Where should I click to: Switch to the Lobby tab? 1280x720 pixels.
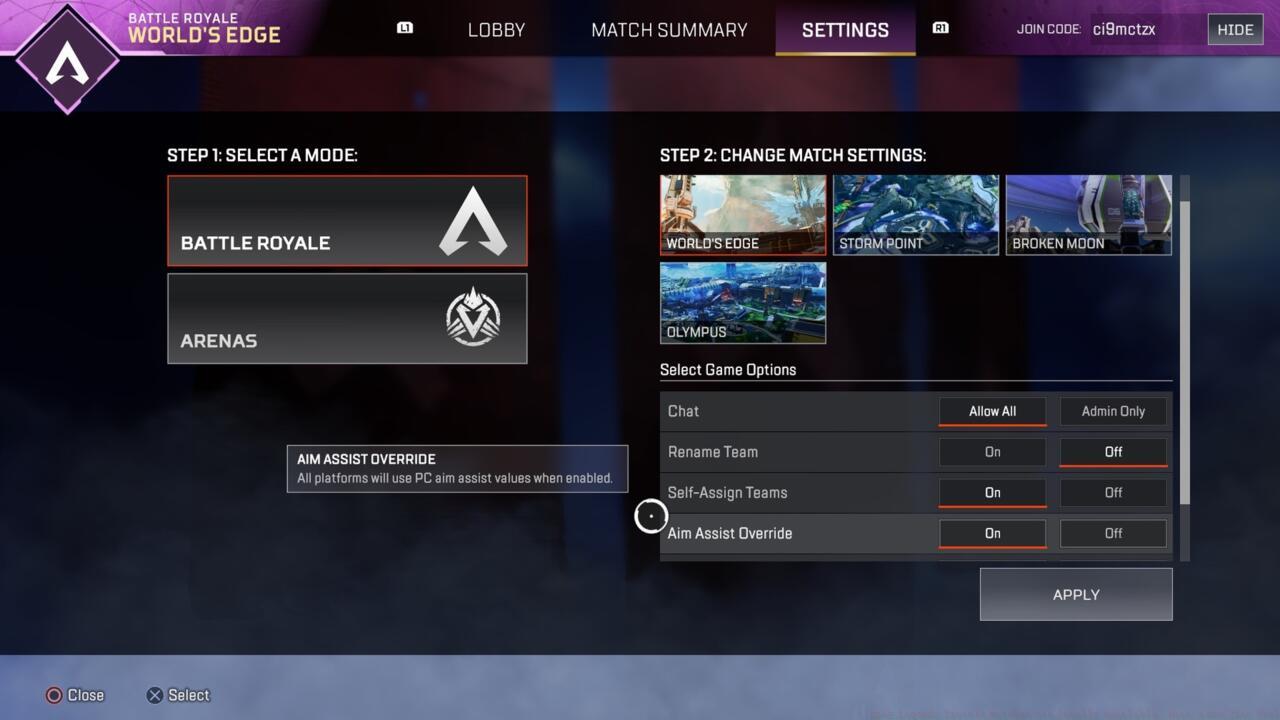(x=496, y=30)
